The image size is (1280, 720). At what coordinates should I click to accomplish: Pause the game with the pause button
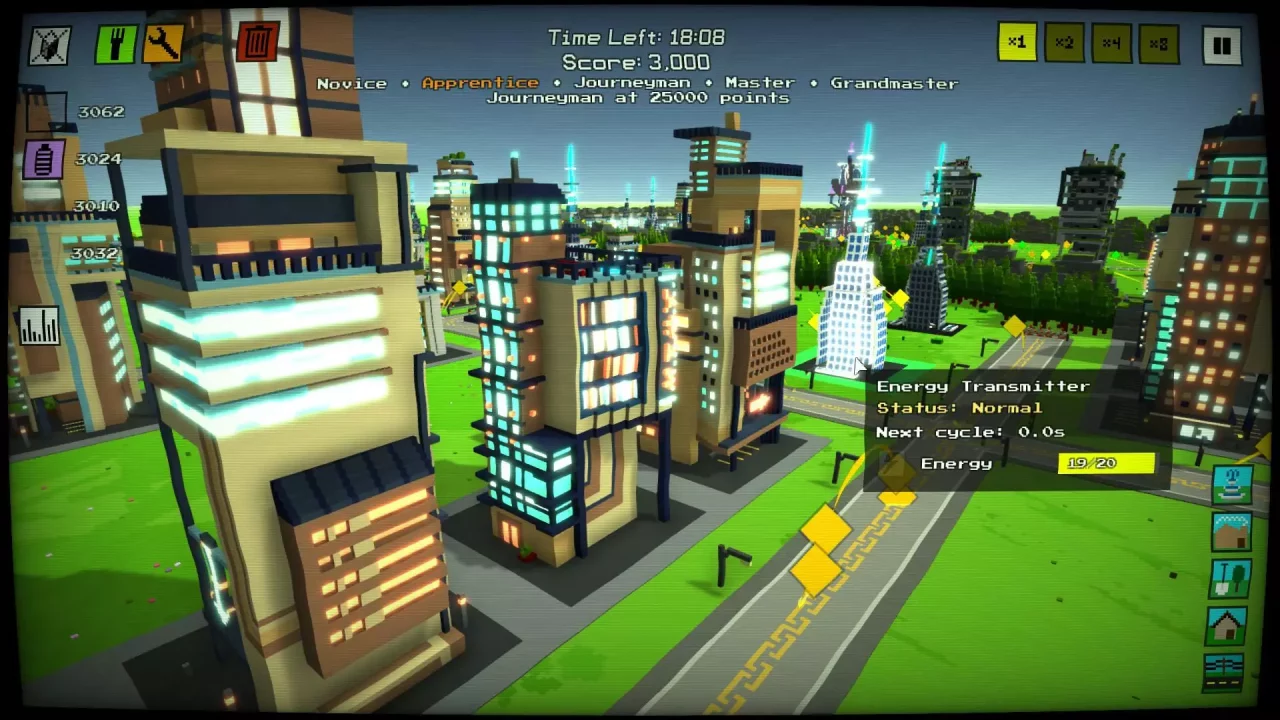point(1222,44)
